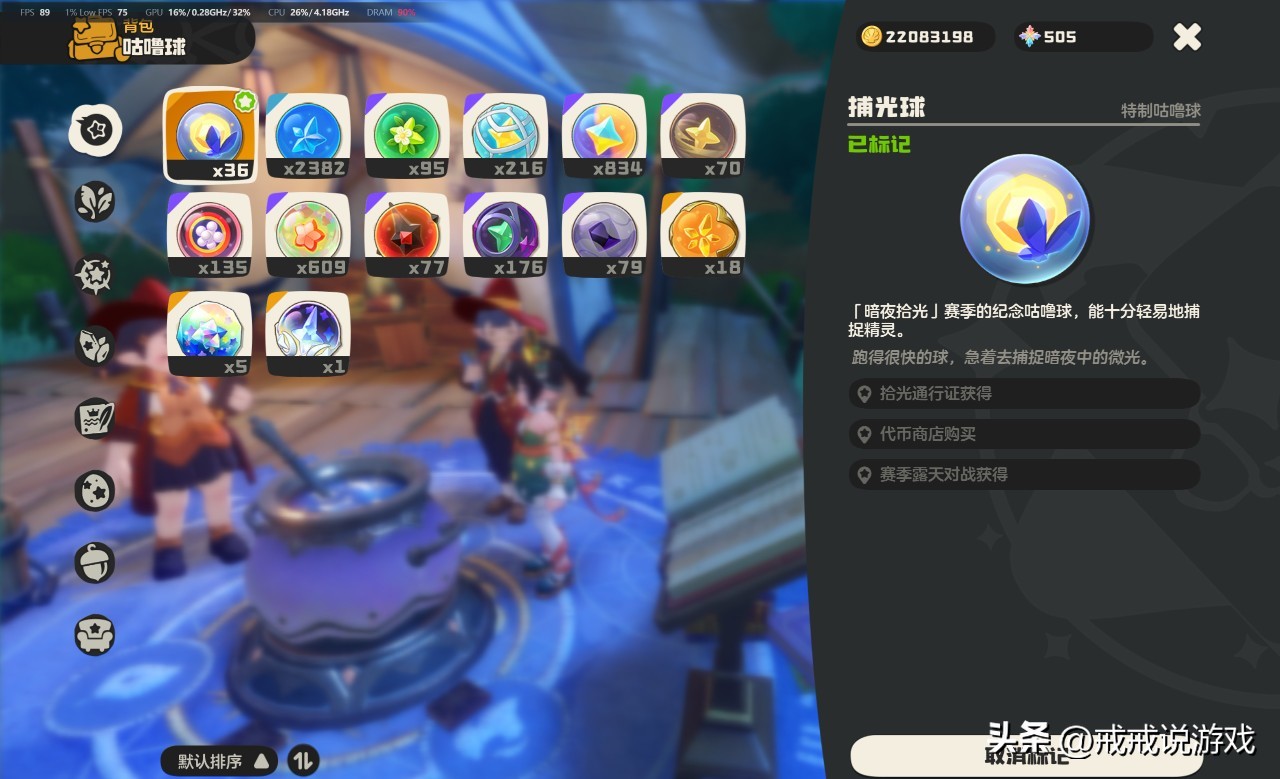Select the plant category icon in left sidebar

pyautogui.click(x=95, y=200)
